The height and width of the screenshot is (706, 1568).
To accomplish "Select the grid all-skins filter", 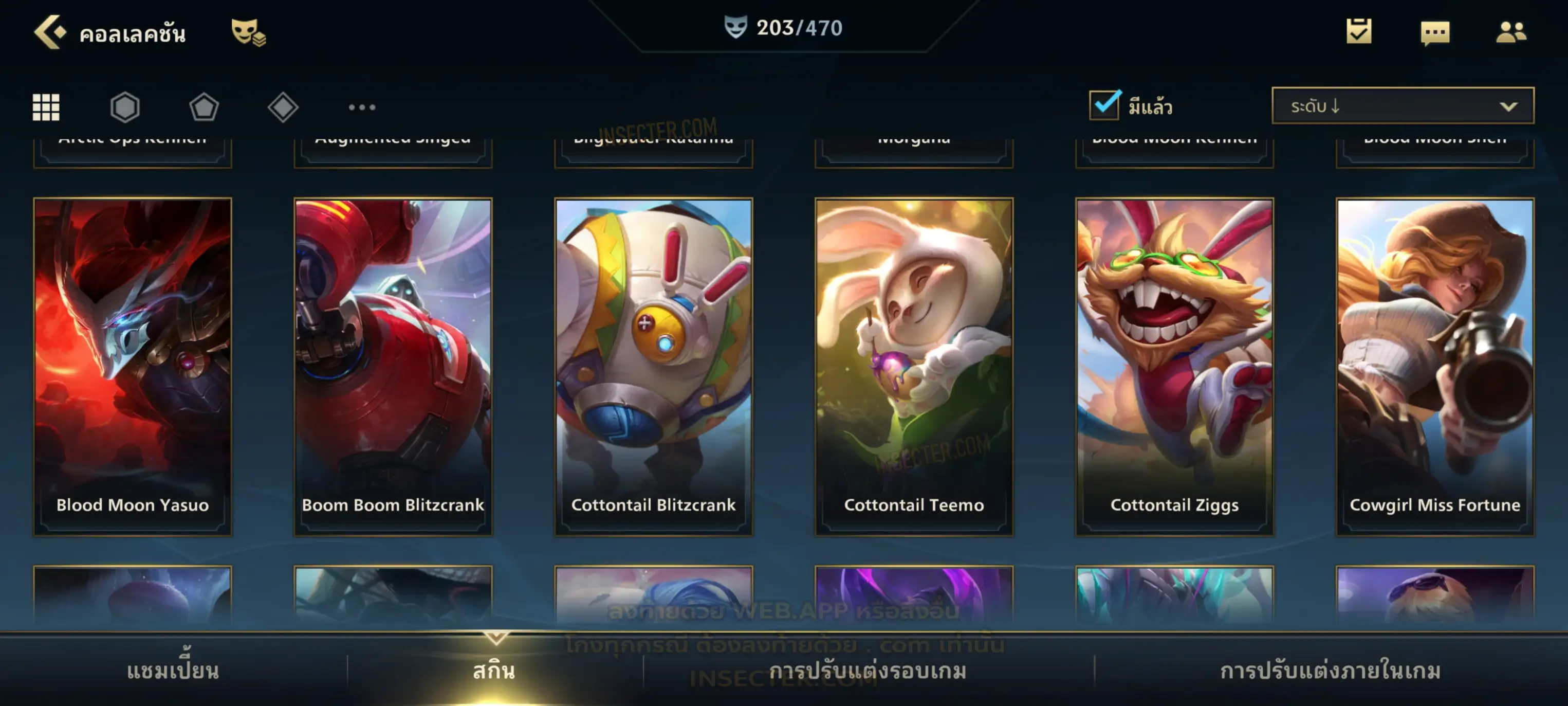I will pos(46,107).
